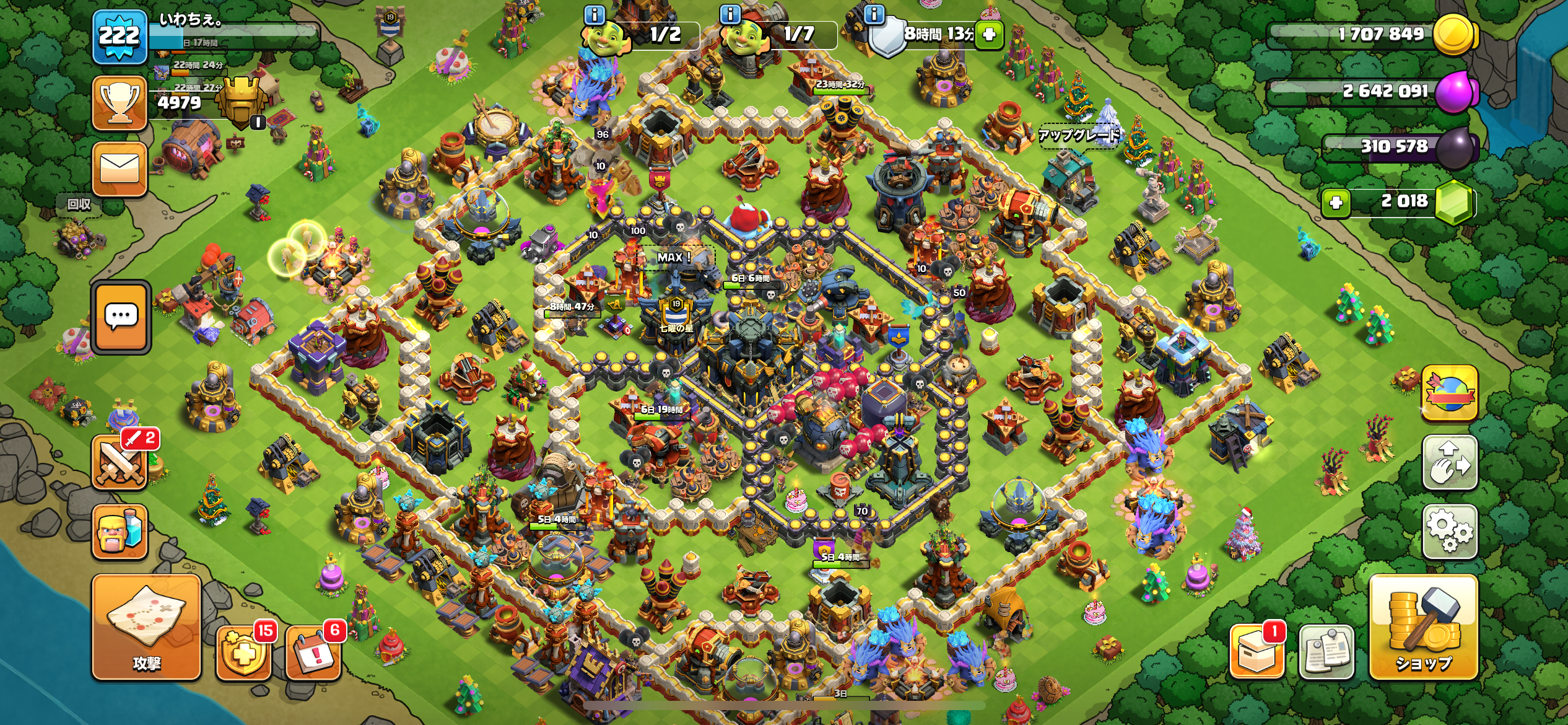Show info for the 1/7 builder
Image resolution: width=1568 pixels, height=725 pixels.
[731, 14]
